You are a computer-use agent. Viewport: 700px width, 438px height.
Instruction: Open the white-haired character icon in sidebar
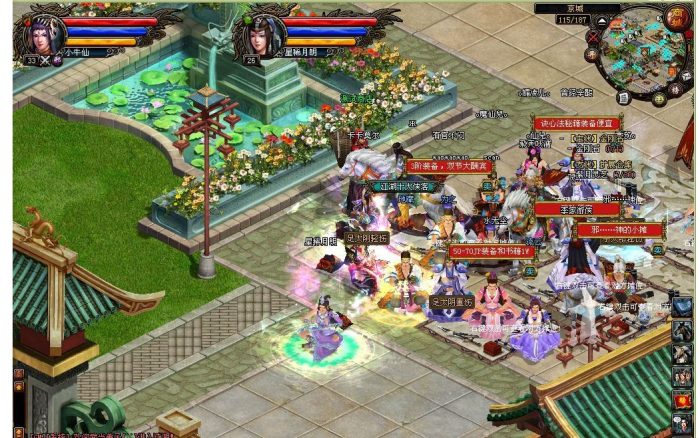[x=682, y=354]
